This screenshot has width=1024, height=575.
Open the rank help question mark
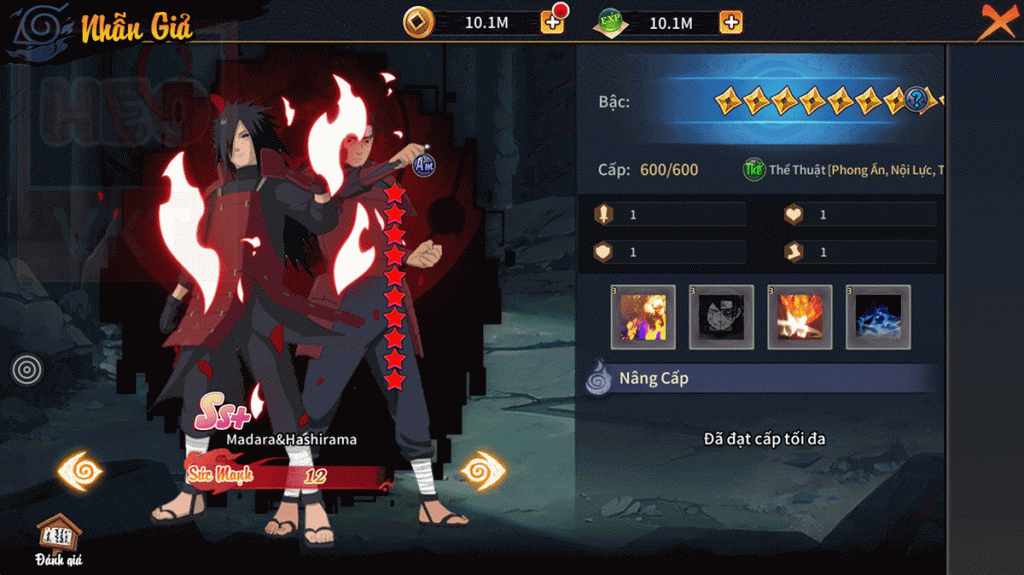916,99
